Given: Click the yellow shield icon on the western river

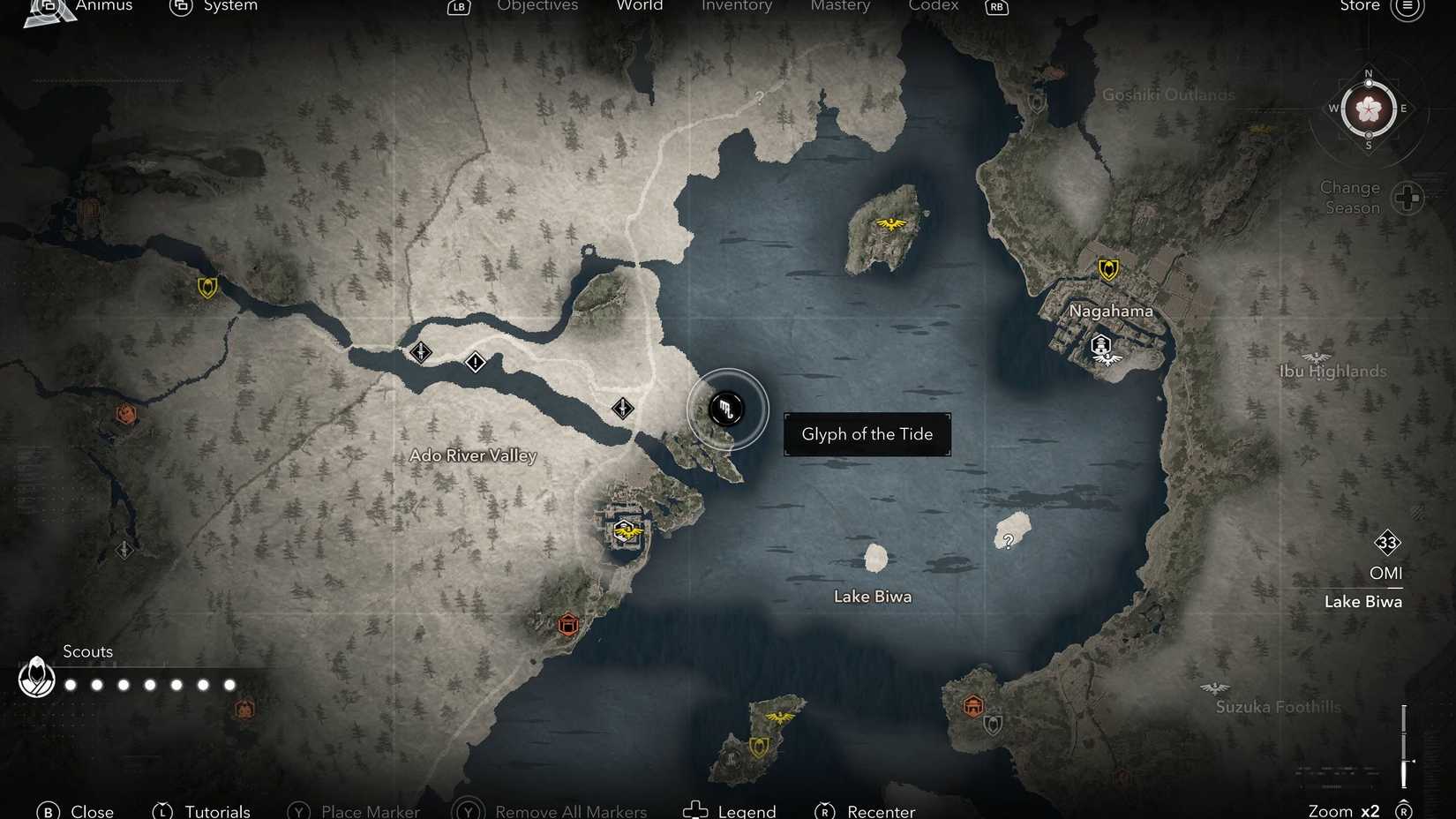Looking at the screenshot, I should coord(206,287).
